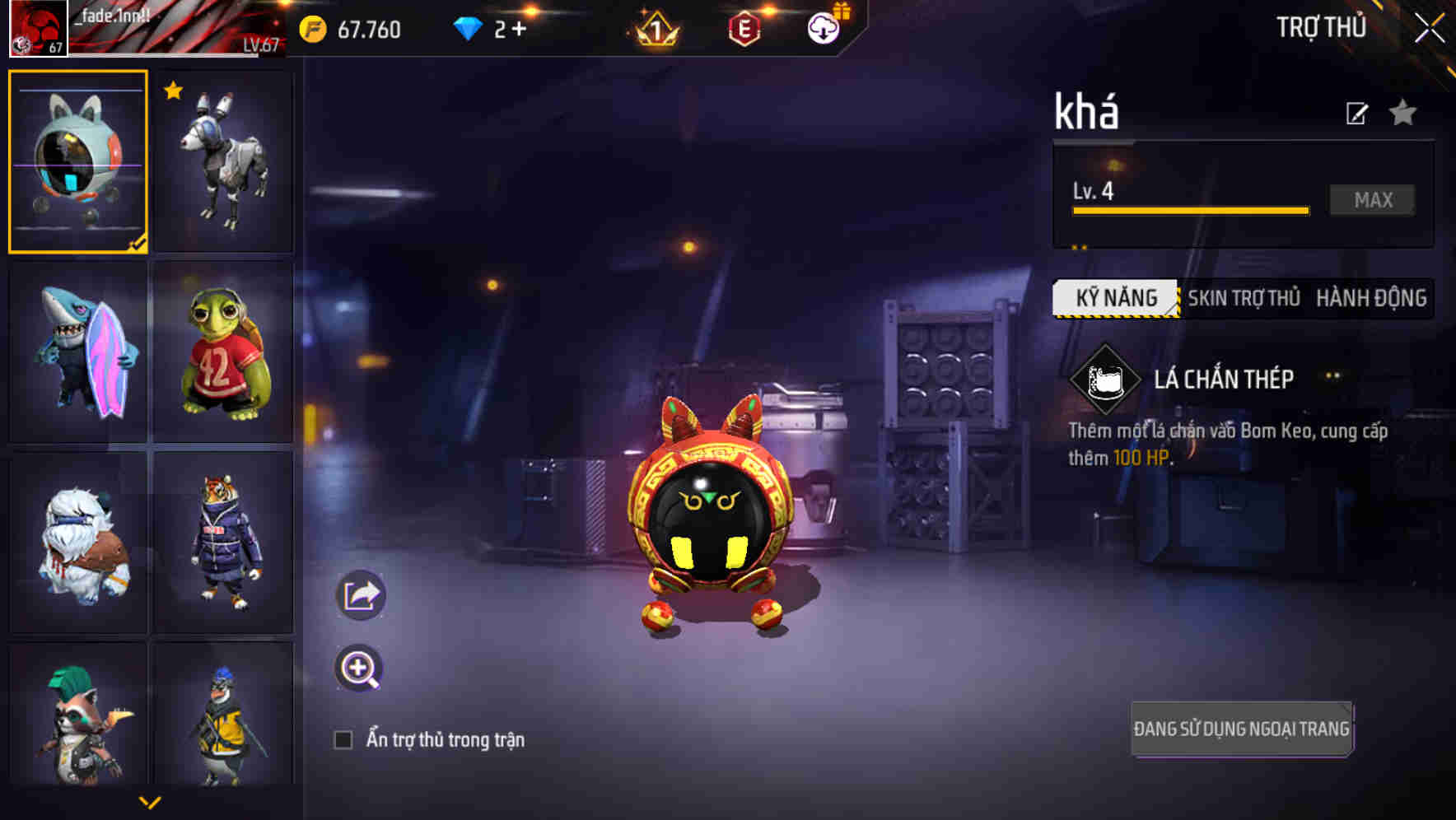Enable Ẩn trợ thủ trong trận checkbox
Viewport: 1456px width, 820px height.
click(x=345, y=739)
